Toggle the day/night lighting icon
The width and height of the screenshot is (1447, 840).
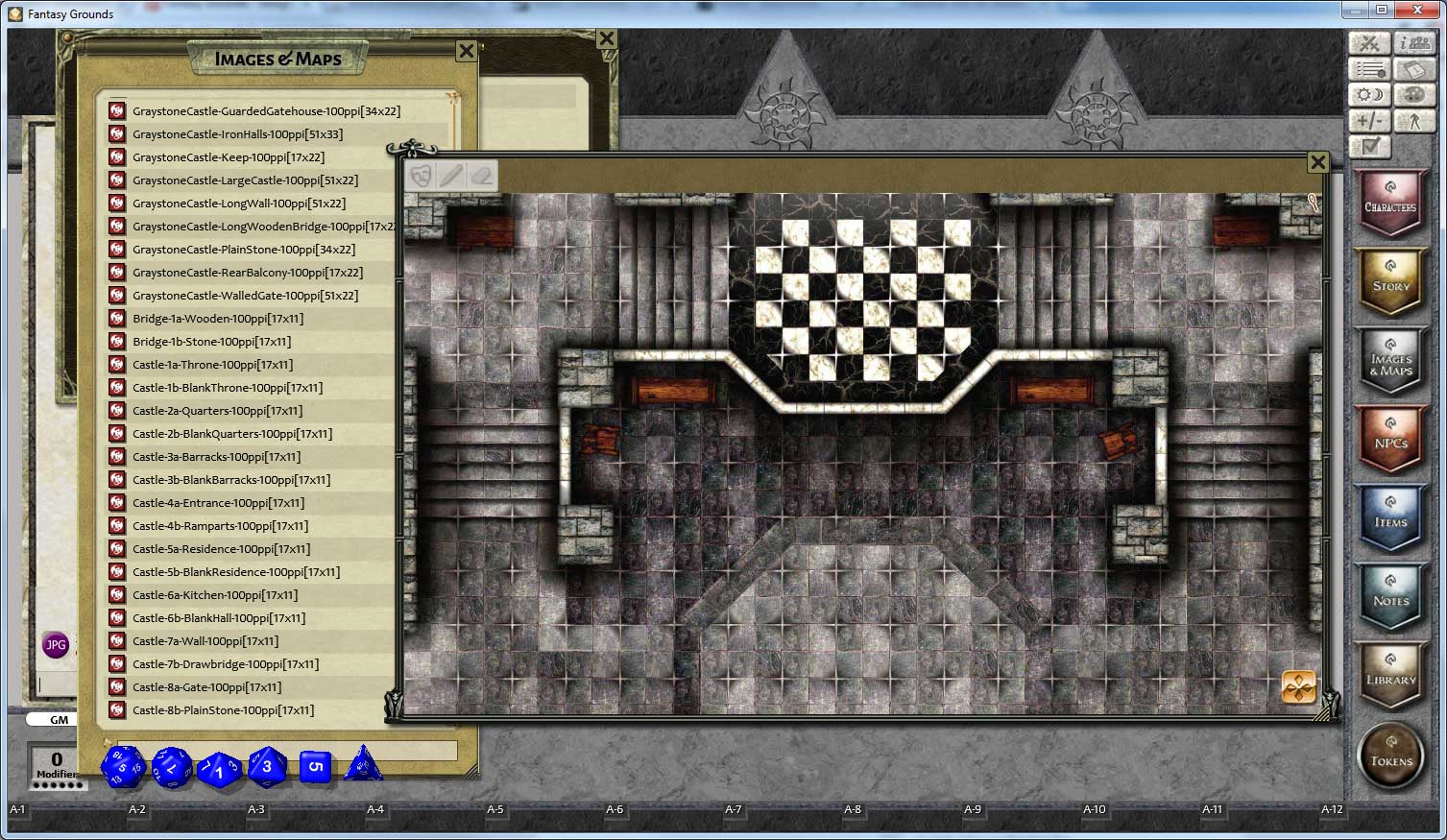coord(1369,94)
